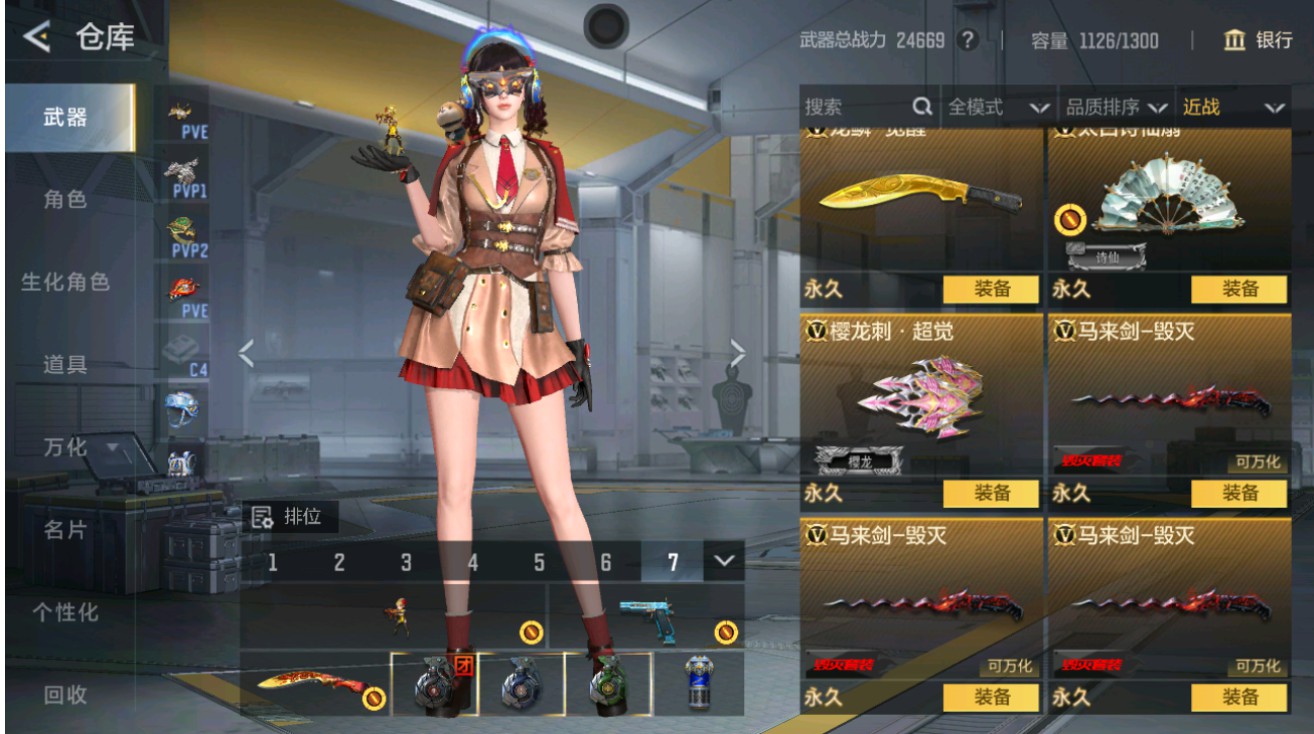
Task: Equip the 太古诗仙扇 fan
Action: pyautogui.click(x=1238, y=291)
